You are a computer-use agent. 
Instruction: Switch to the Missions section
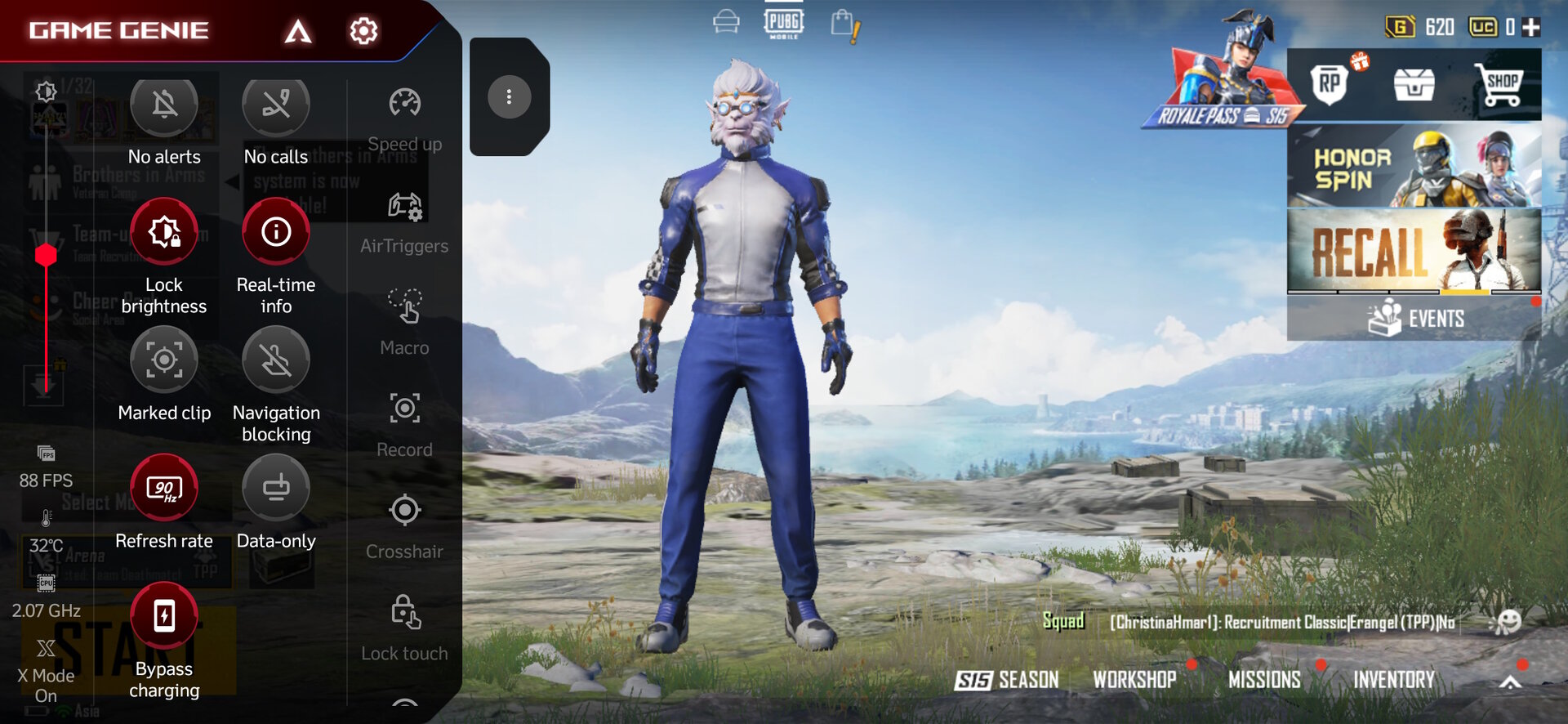click(x=1264, y=680)
